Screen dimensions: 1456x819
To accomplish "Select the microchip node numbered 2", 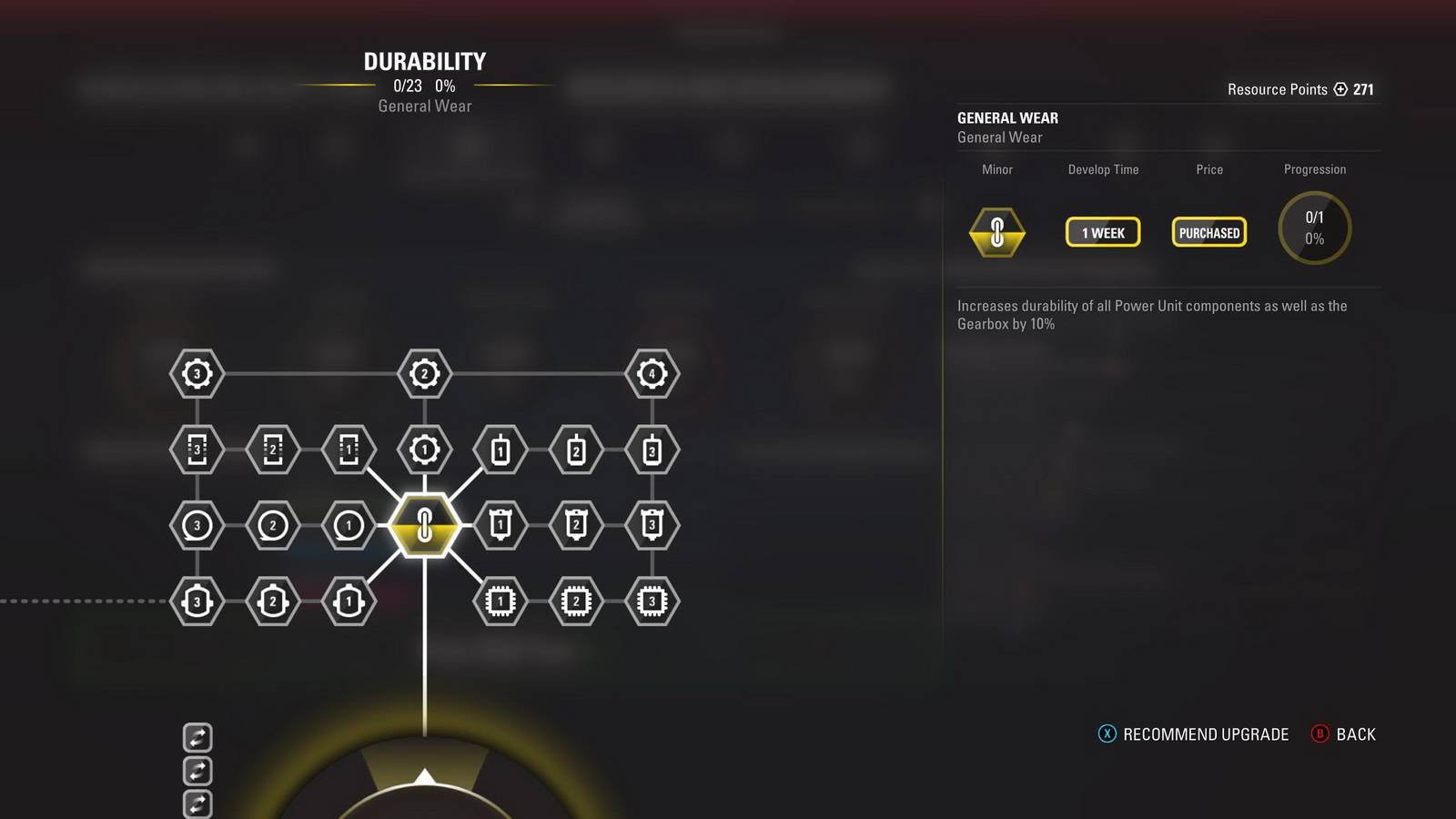I will [x=576, y=602].
